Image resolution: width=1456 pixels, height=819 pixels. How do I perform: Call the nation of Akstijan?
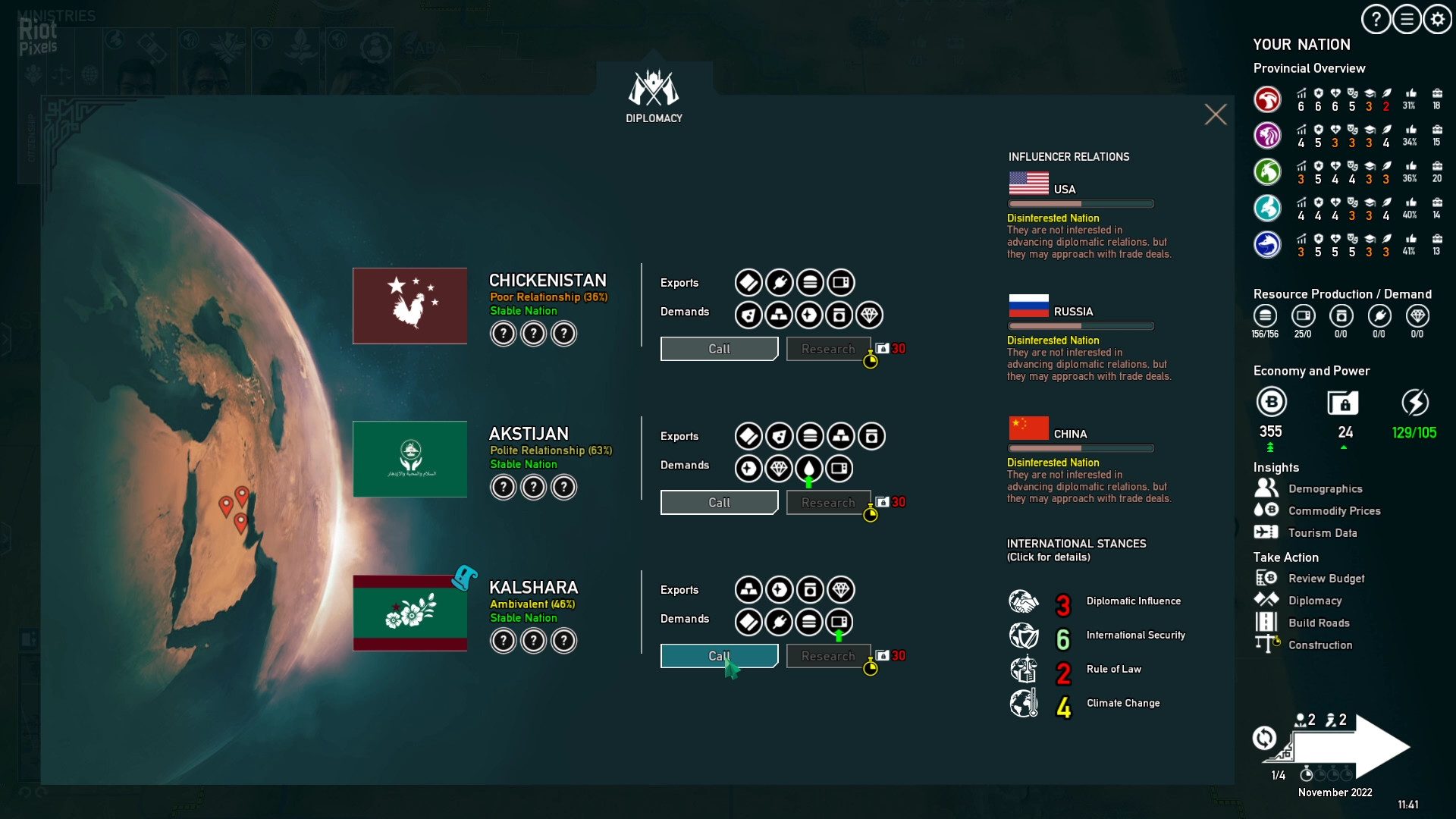click(x=718, y=503)
